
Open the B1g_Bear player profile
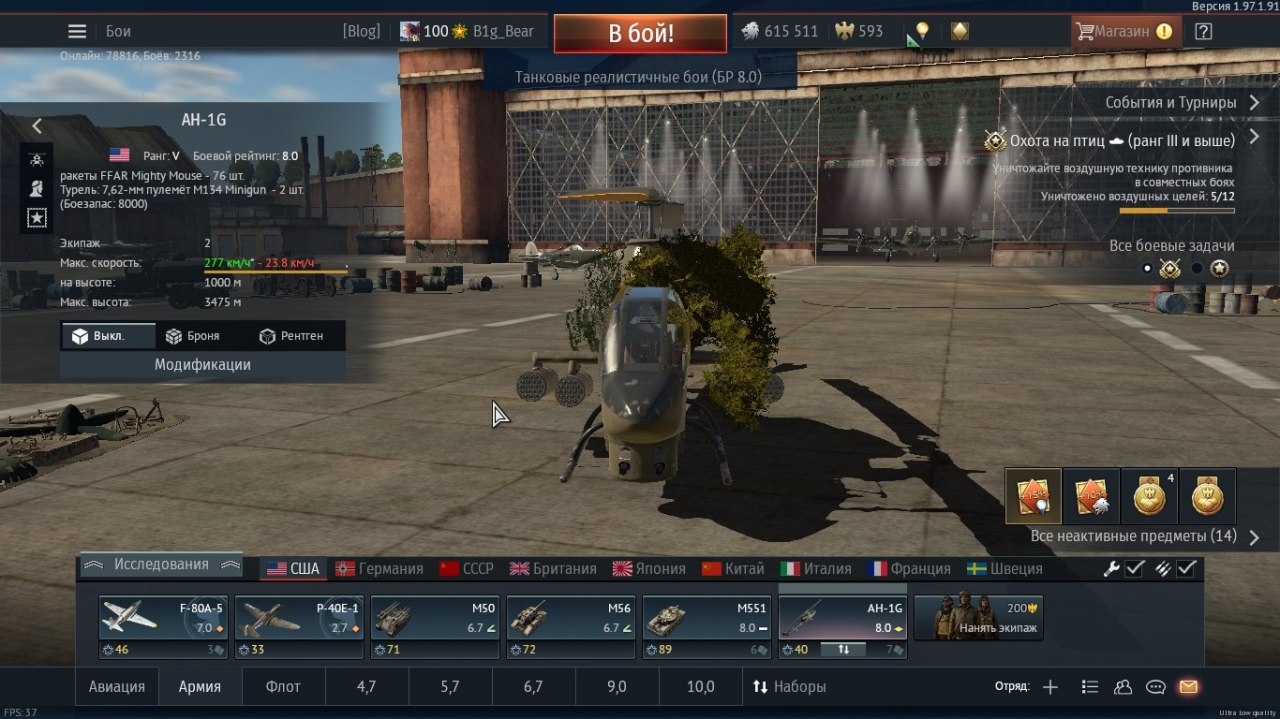[503, 31]
